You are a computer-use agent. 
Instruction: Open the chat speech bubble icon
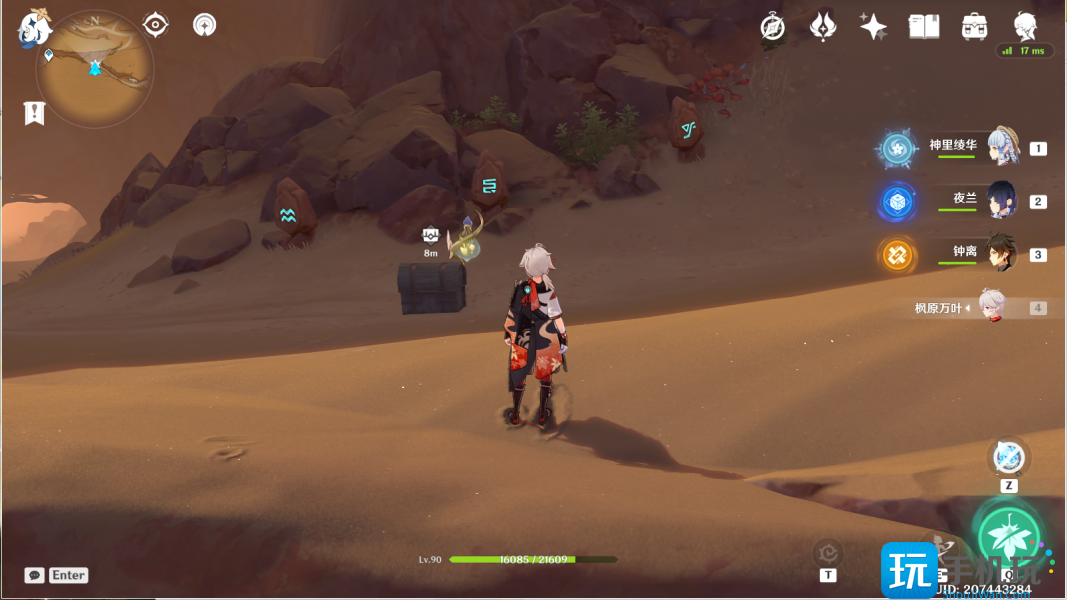pyautogui.click(x=35, y=575)
